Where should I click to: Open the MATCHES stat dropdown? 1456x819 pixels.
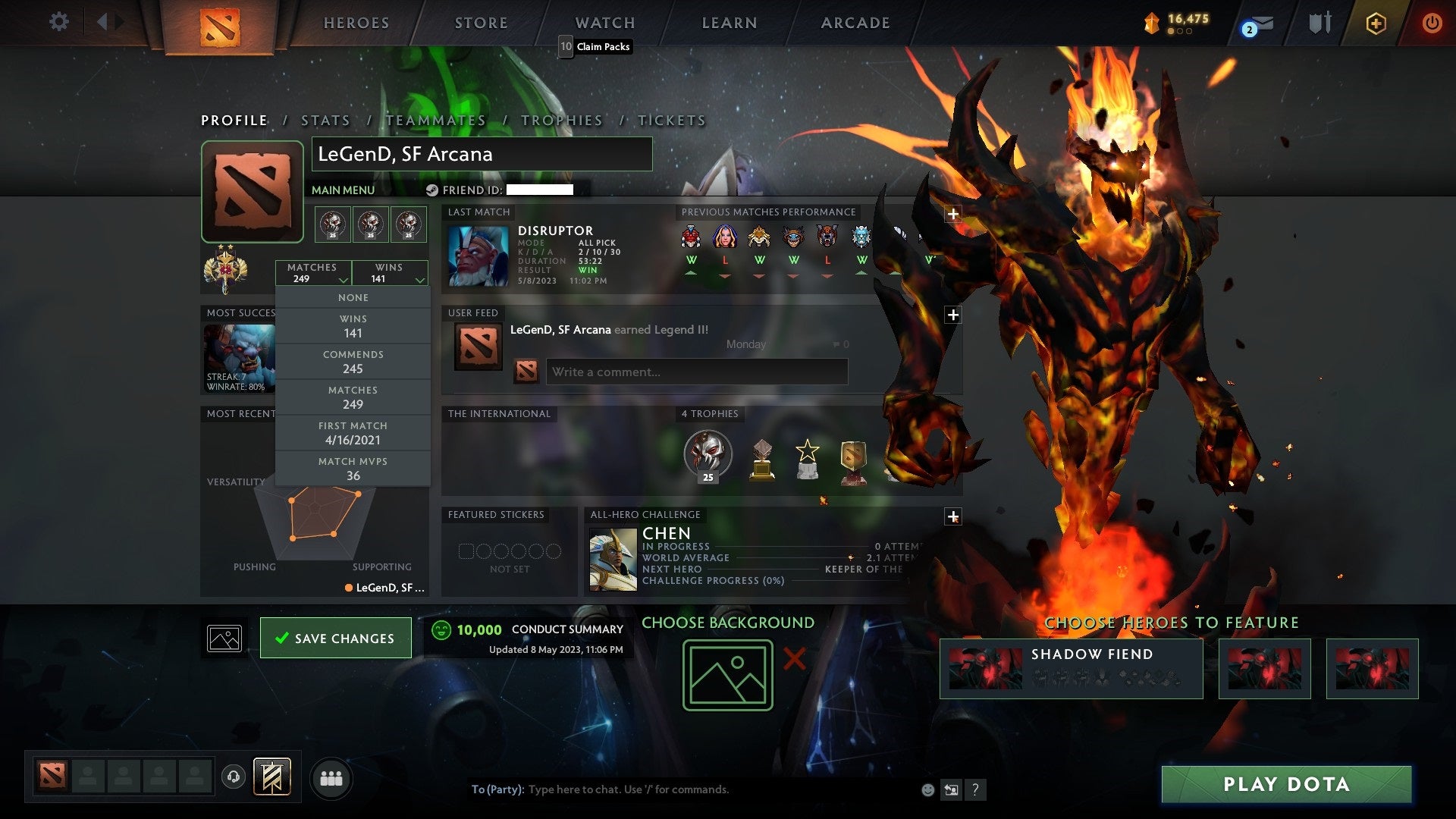pyautogui.click(x=314, y=273)
